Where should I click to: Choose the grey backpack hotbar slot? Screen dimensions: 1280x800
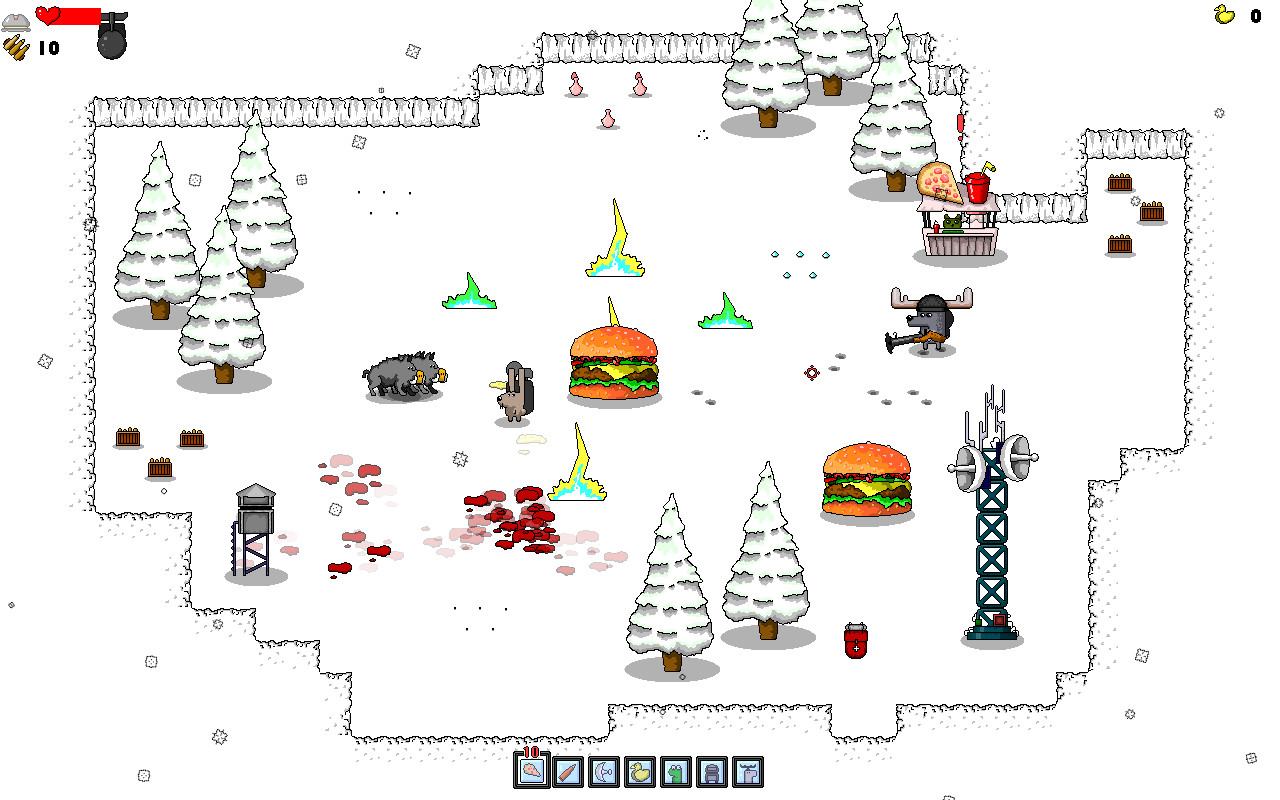click(711, 771)
